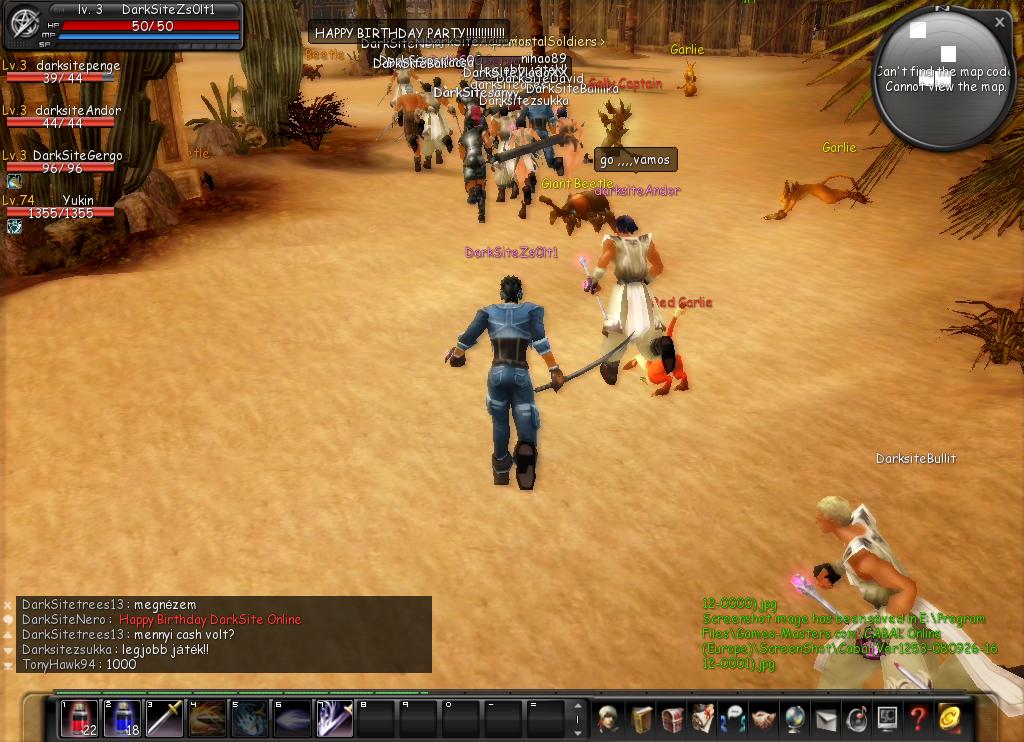Activate the glowing sword skill in slot 7
The height and width of the screenshot is (742, 1024).
click(x=335, y=718)
